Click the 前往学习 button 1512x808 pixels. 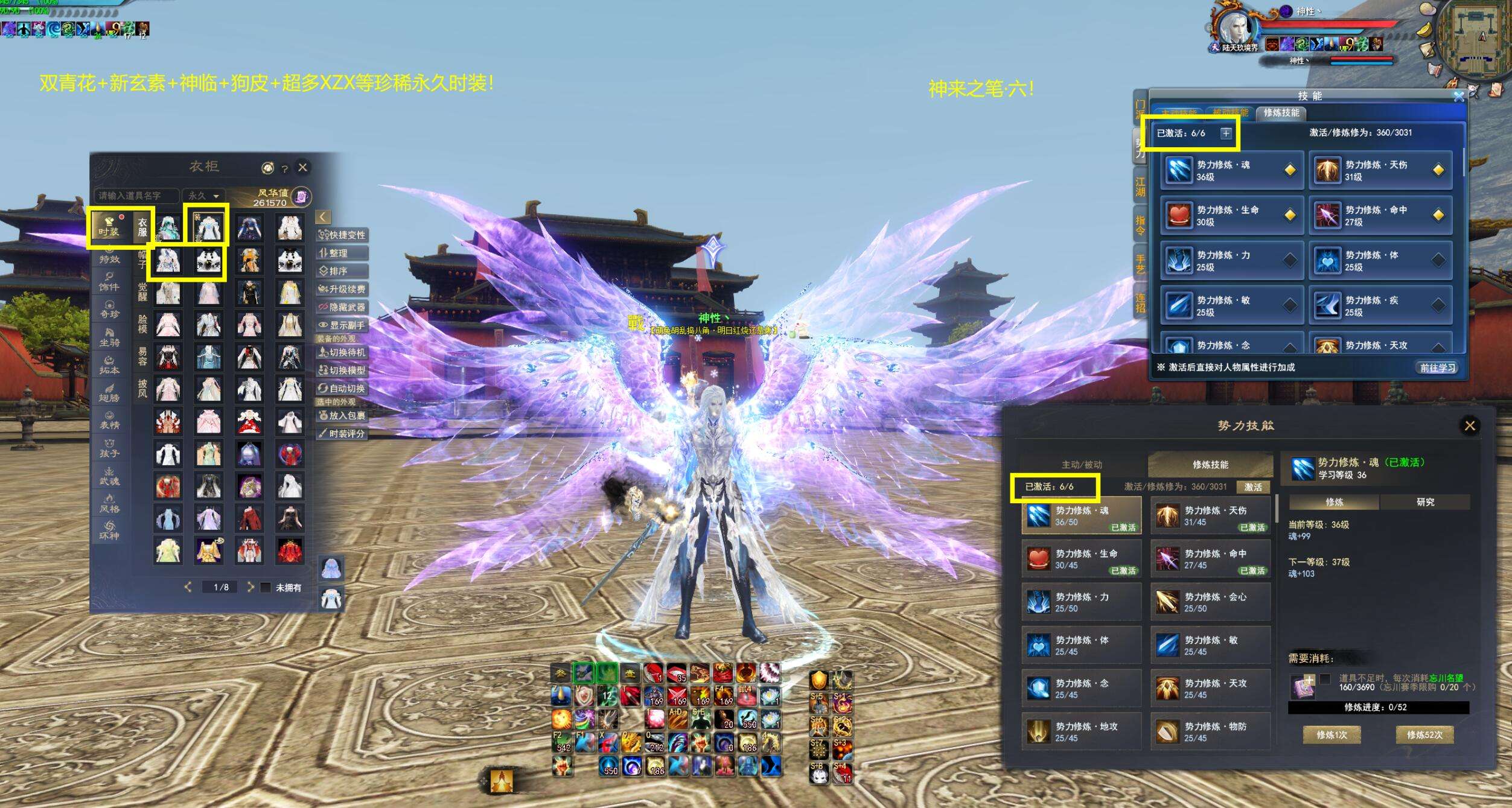click(x=1437, y=367)
